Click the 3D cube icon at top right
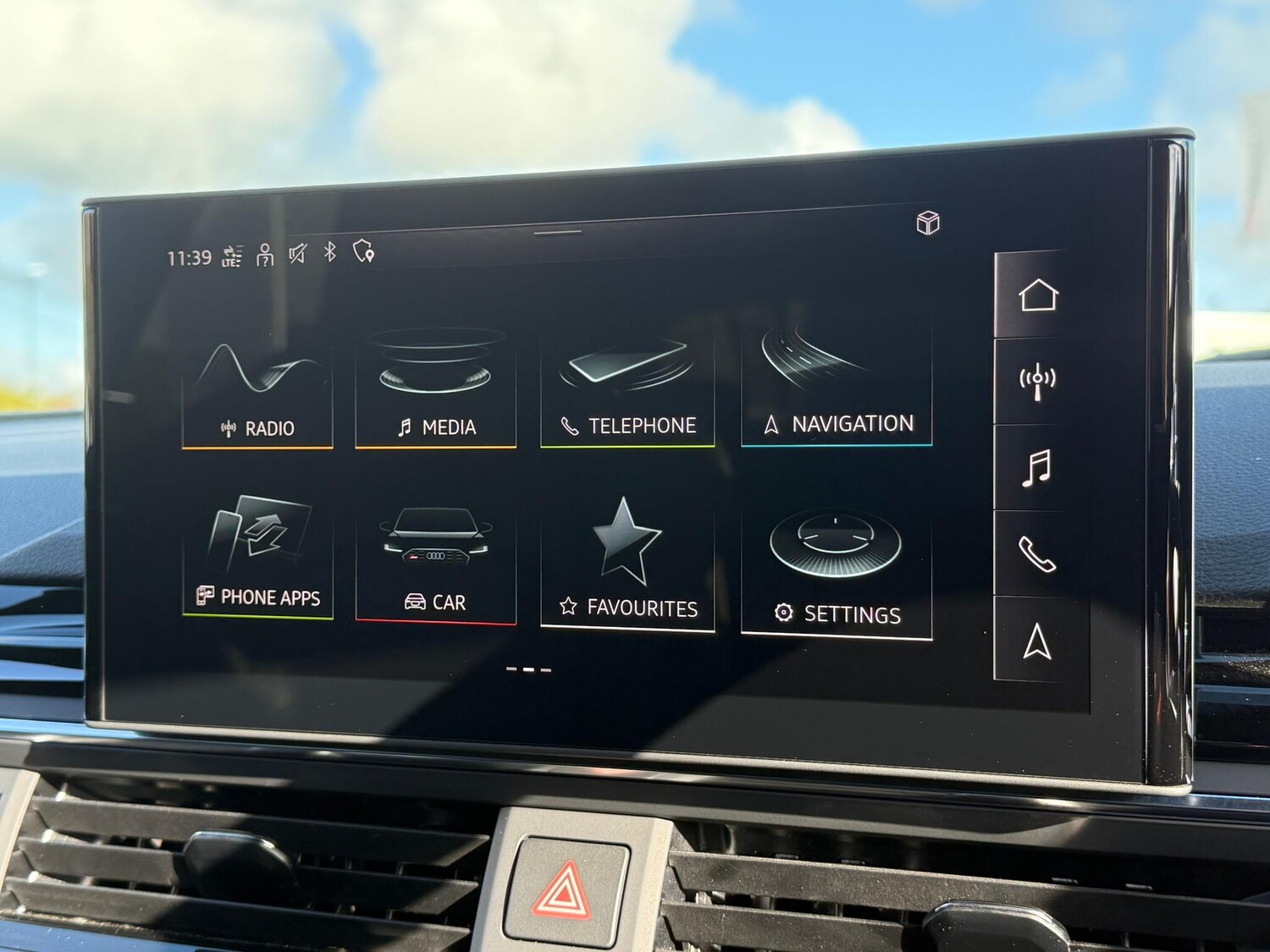The image size is (1270, 952). pyautogui.click(x=927, y=224)
